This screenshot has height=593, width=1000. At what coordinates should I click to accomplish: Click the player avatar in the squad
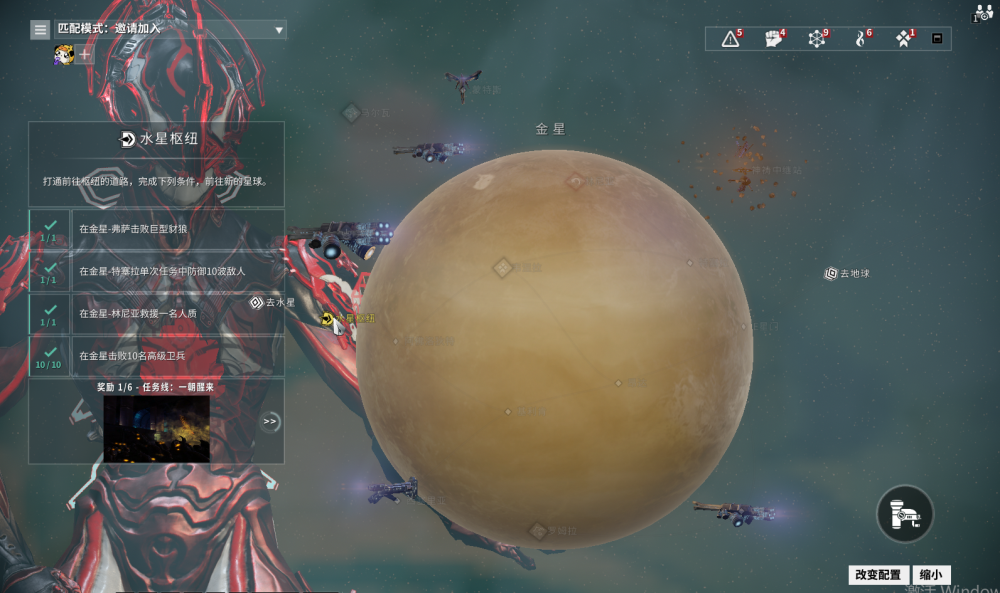64,55
